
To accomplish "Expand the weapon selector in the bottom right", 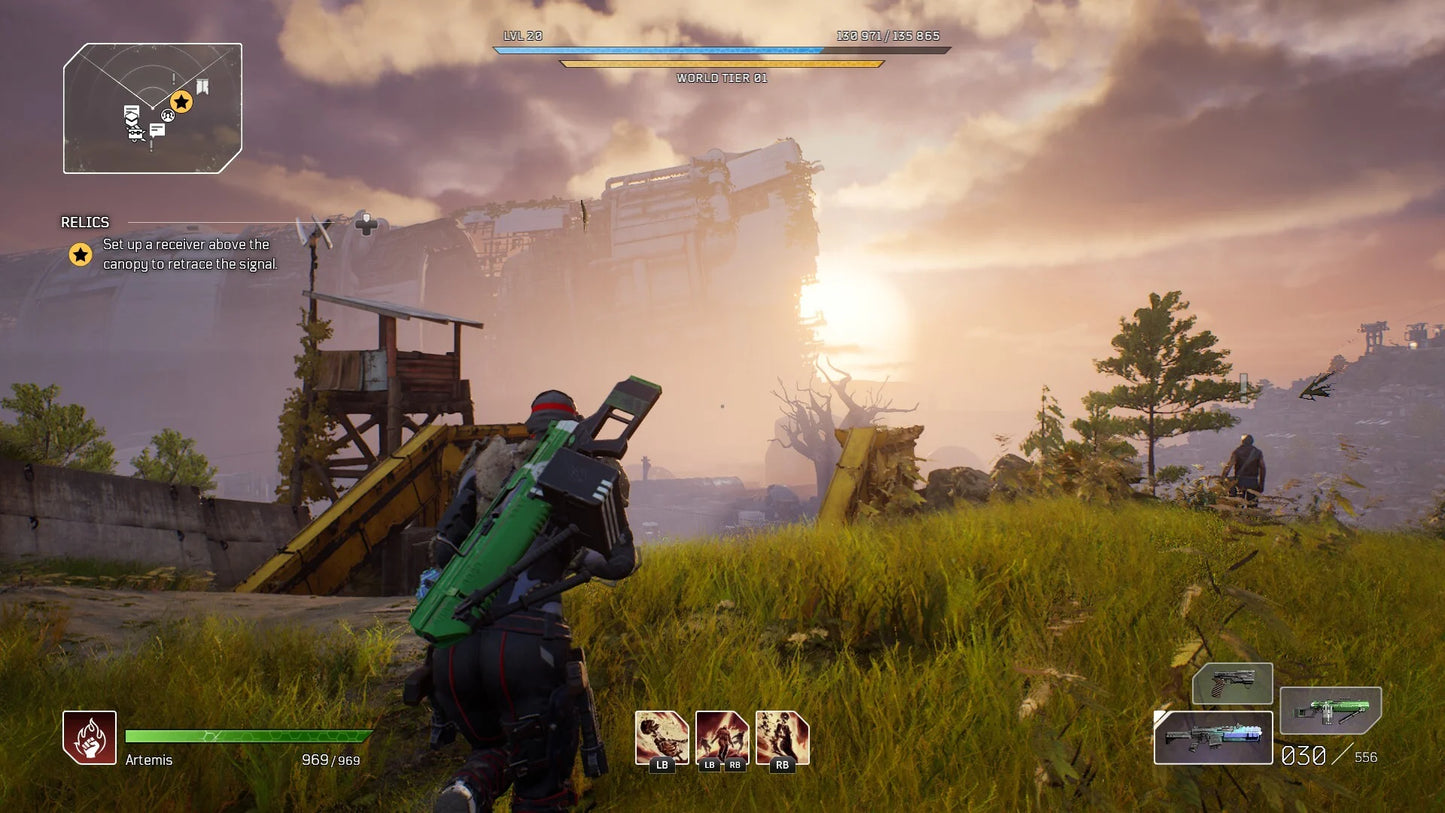I will pos(1212,737).
